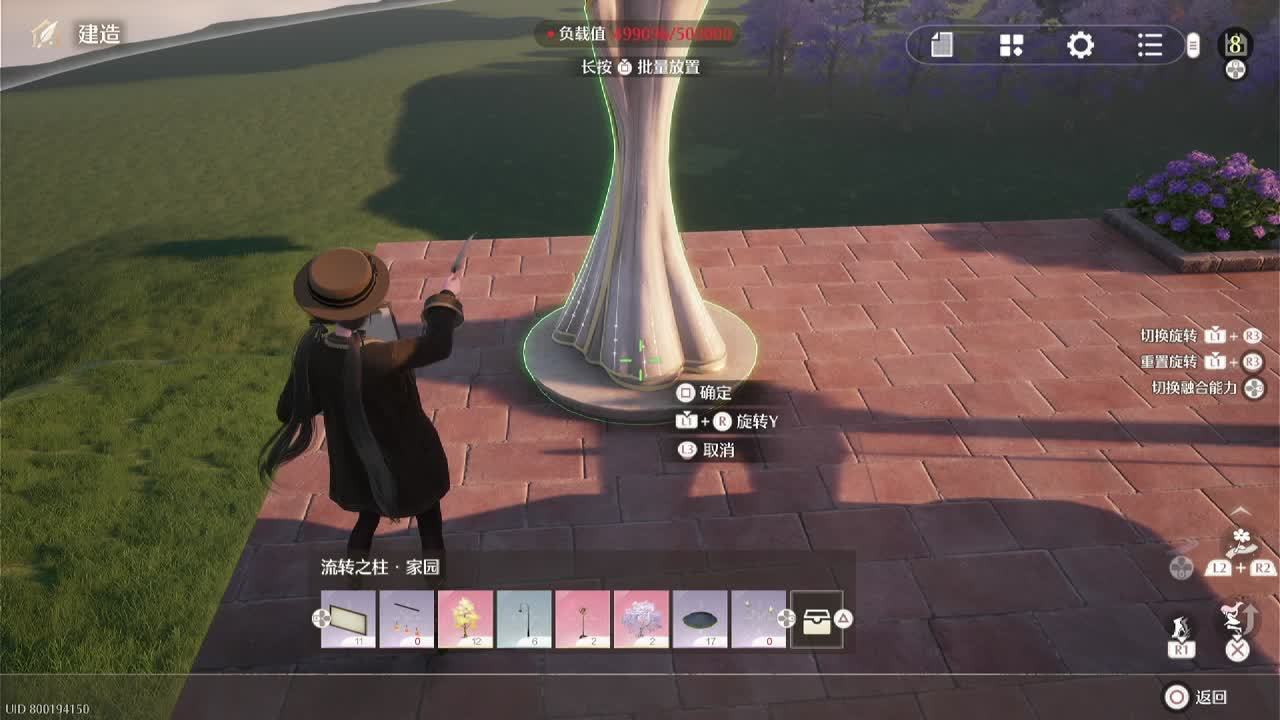Open the page document icon in top bar

pyautogui.click(x=941, y=45)
